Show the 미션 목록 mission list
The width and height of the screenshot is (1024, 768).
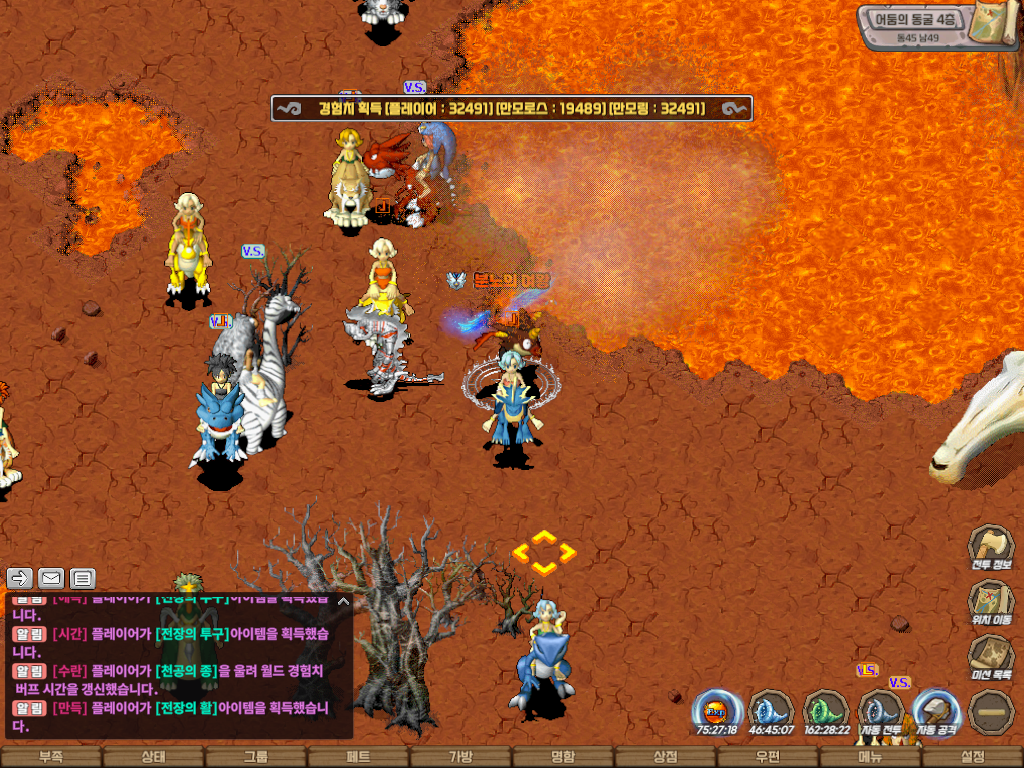click(991, 656)
